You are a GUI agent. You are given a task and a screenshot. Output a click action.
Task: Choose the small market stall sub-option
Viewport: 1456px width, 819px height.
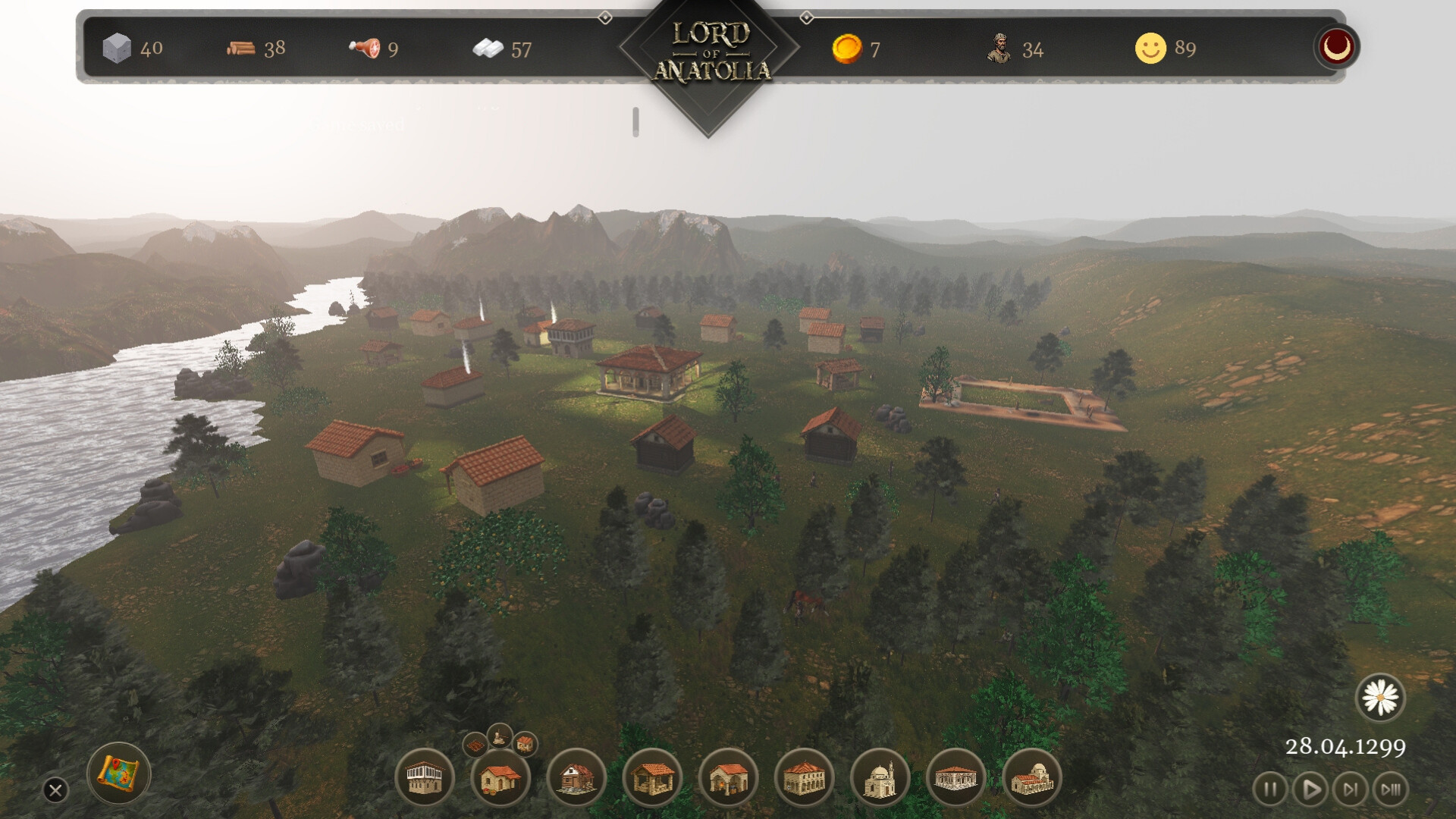click(x=525, y=744)
